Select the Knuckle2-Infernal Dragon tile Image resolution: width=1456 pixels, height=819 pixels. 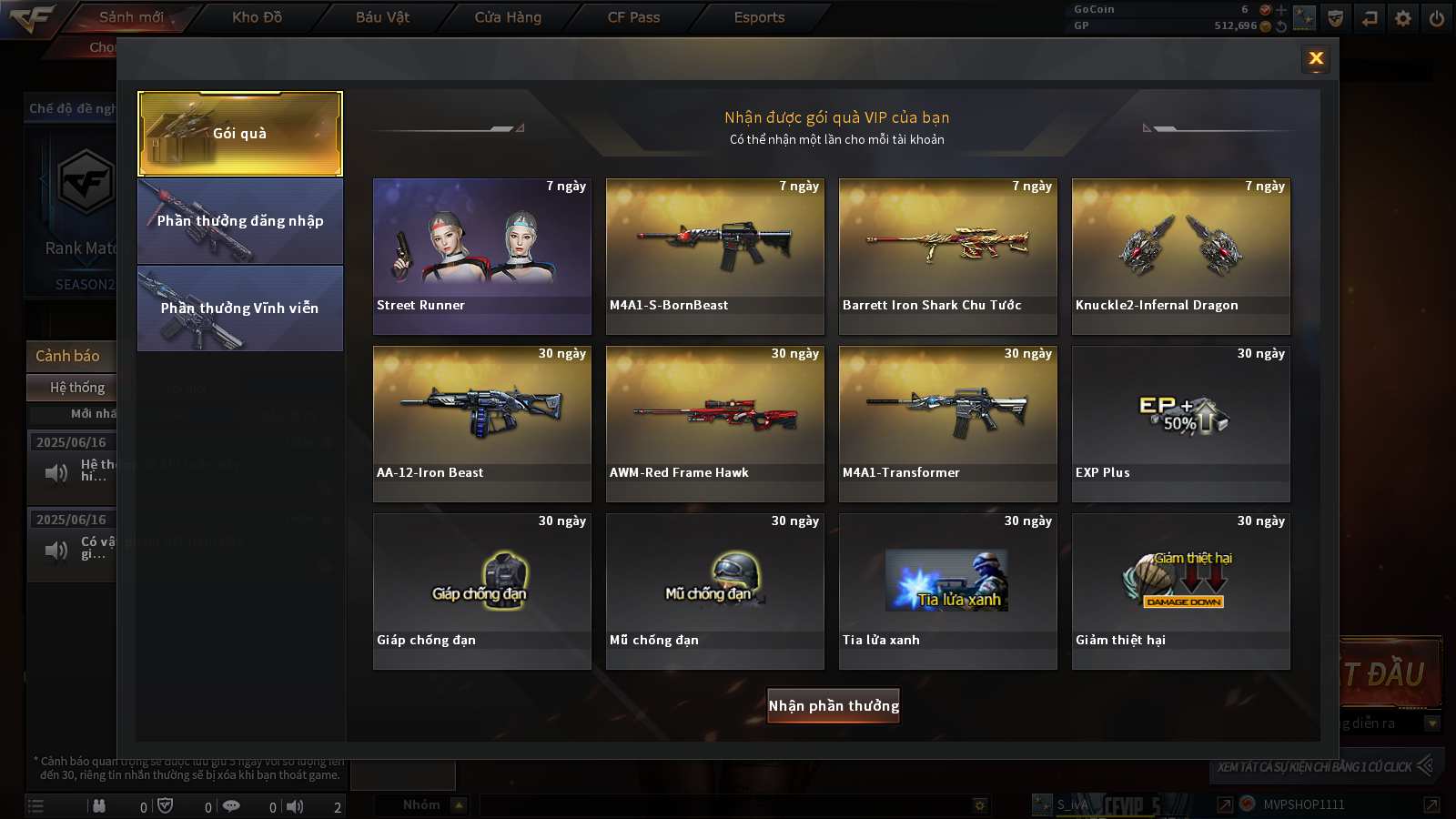coord(1181,256)
